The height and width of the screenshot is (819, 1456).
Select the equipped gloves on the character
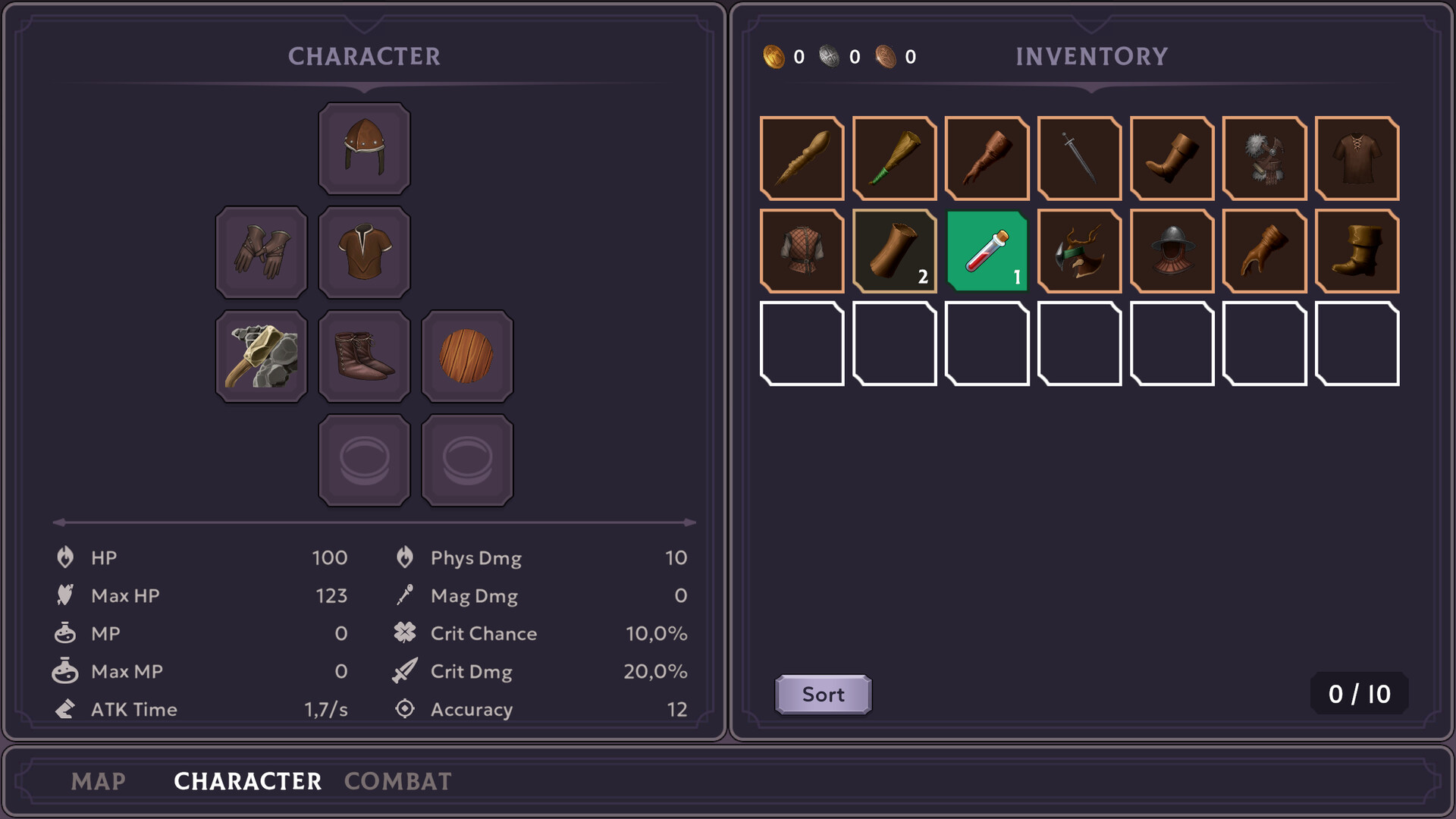261,252
